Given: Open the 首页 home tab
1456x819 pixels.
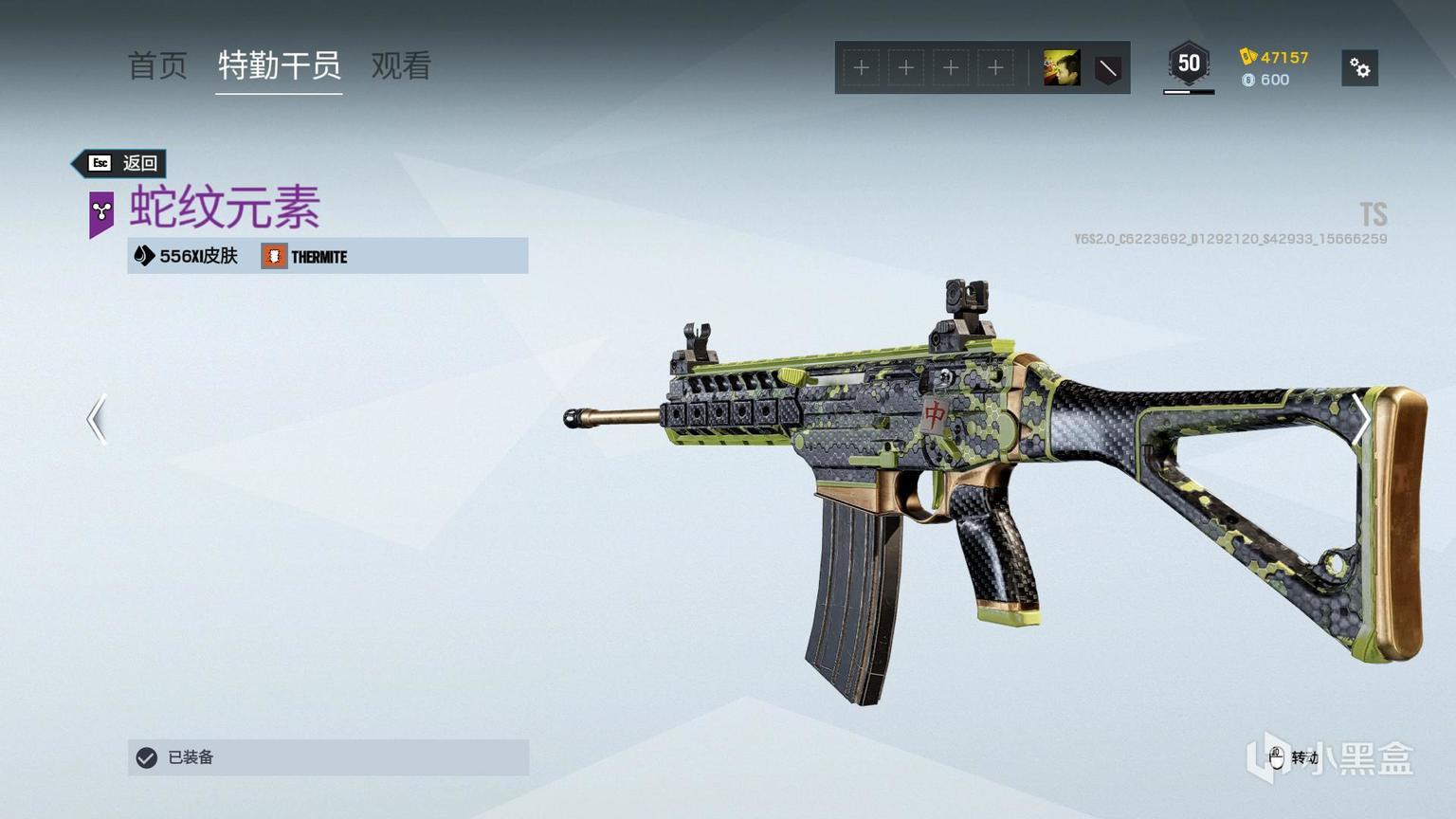Looking at the screenshot, I should coord(157,65).
